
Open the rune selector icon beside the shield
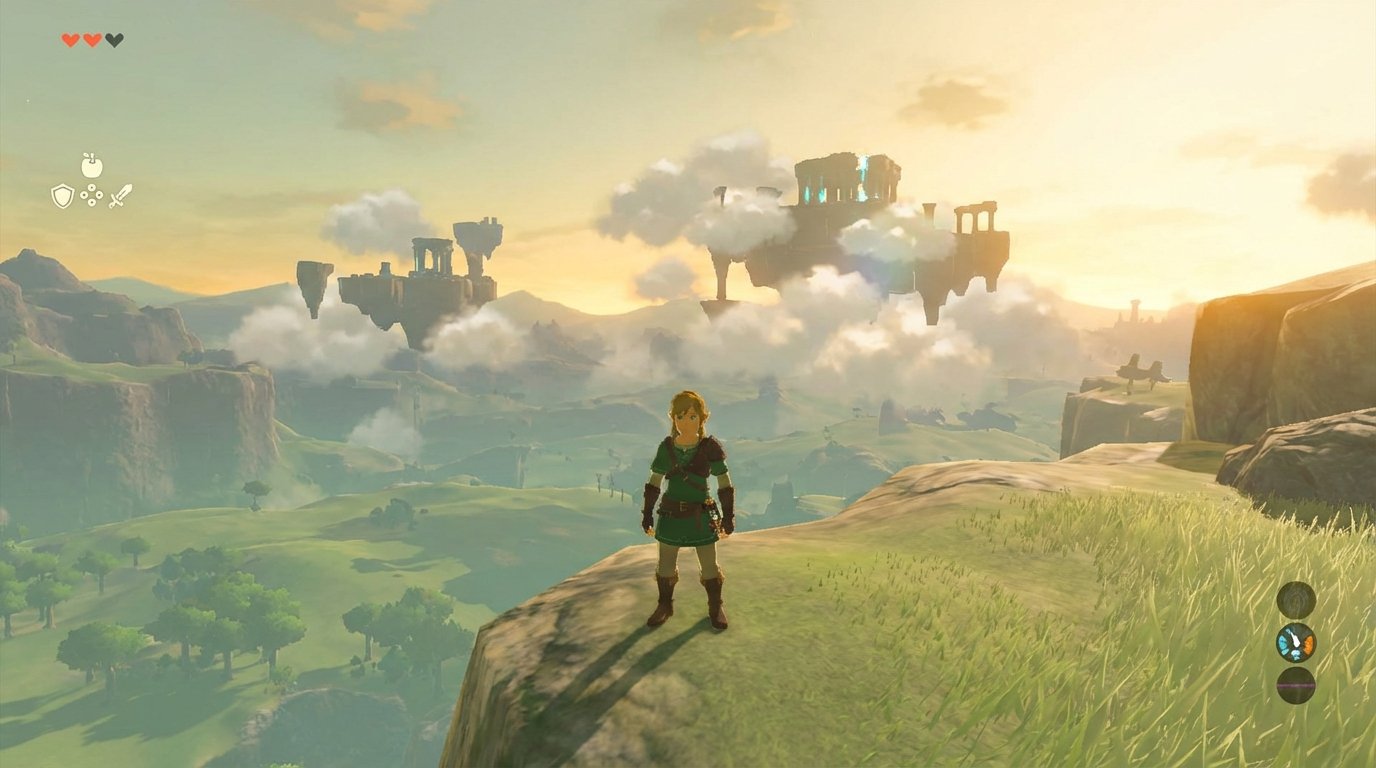pyautogui.click(x=92, y=197)
